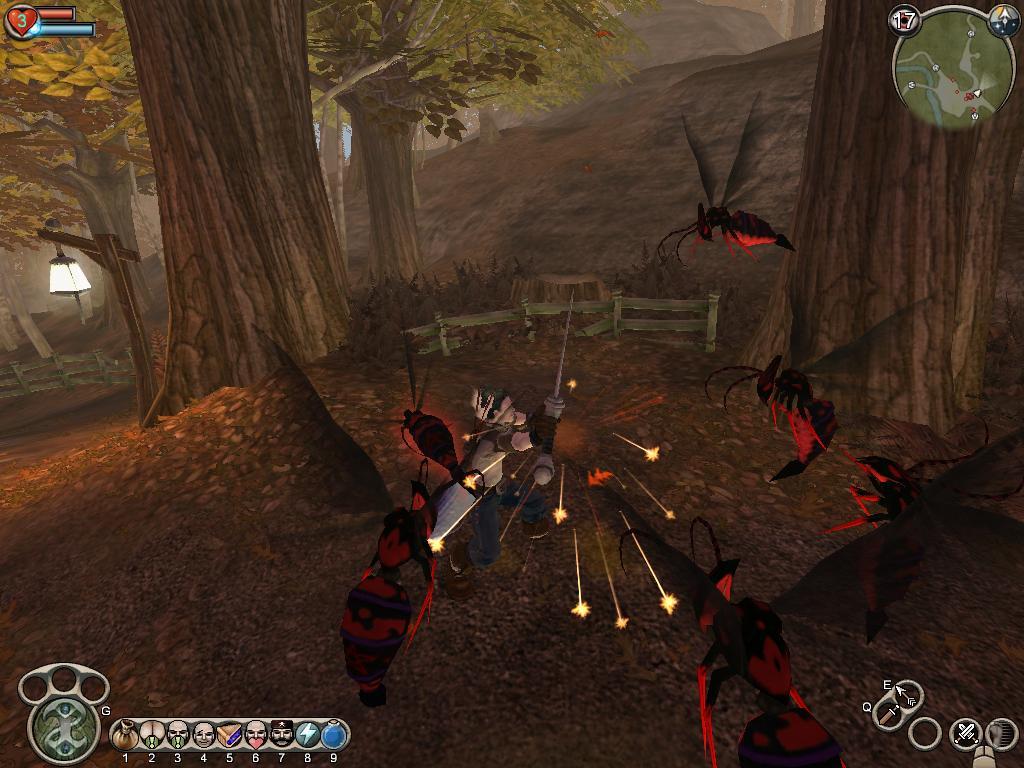1024x768 pixels.
Task: Choose the pirate-hat bearded face expression
Action: [x=282, y=737]
